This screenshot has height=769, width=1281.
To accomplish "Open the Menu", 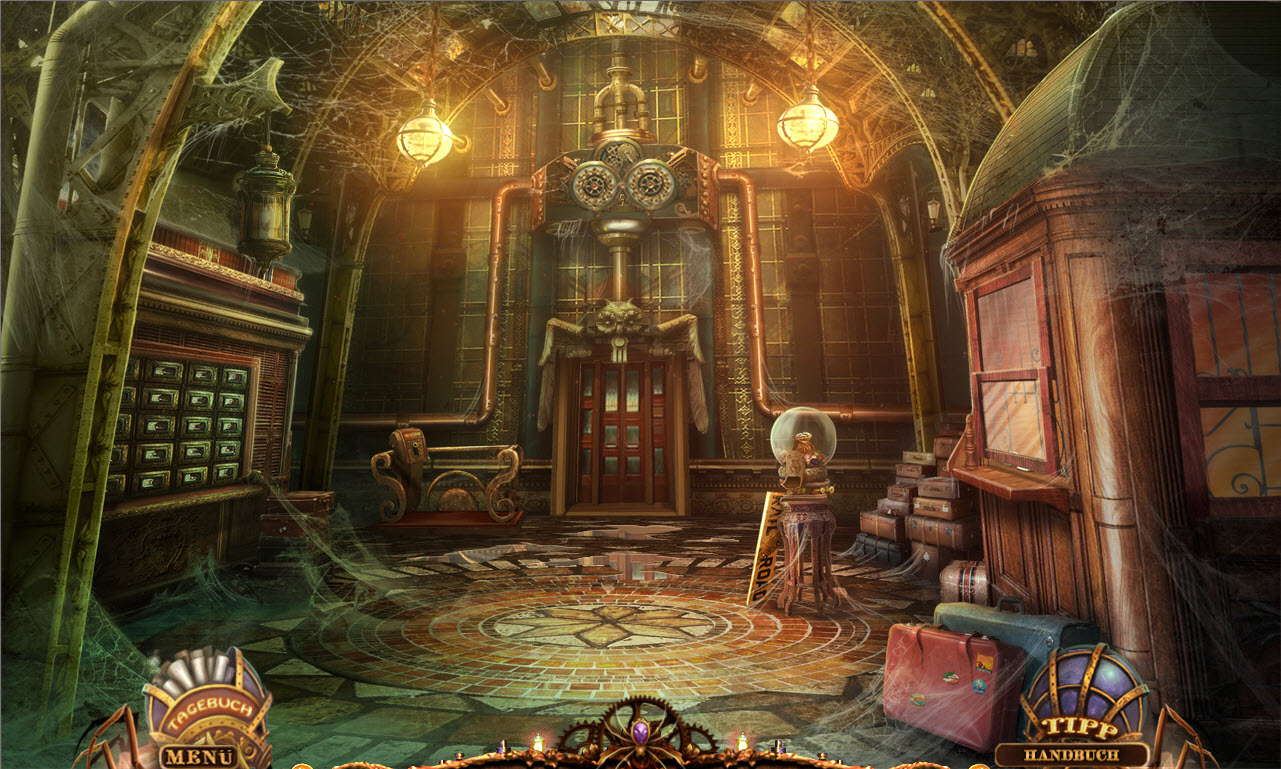I will 198,756.
